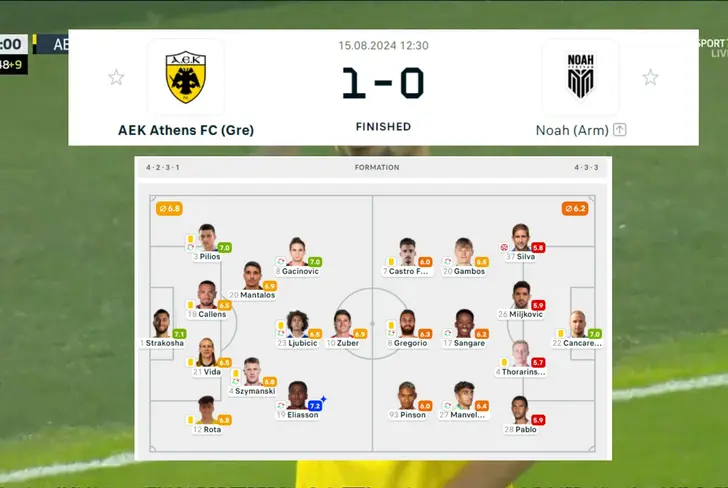
Task: Select Pilios in the formation
Action: 207,239
